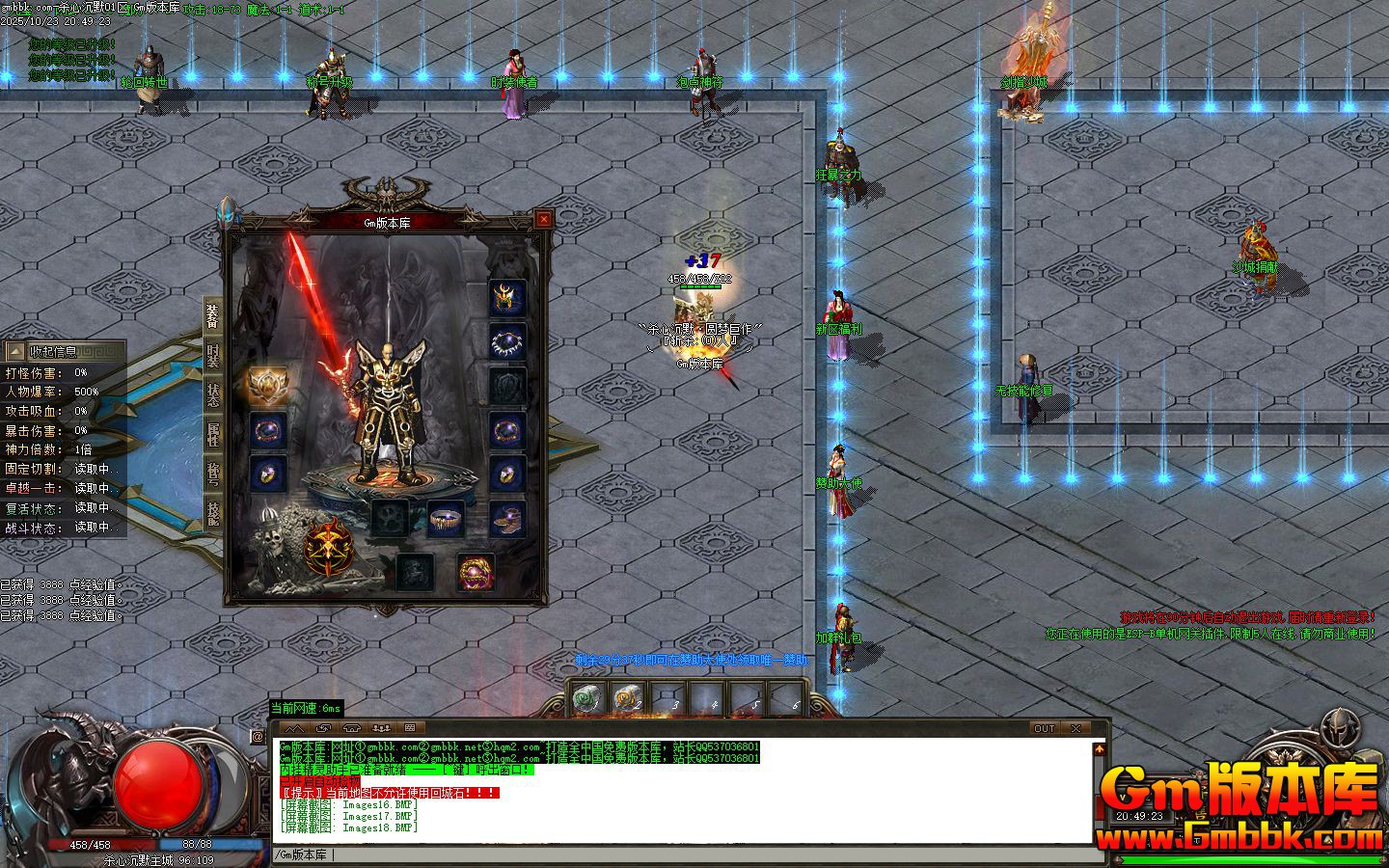This screenshot has height=868, width=1389.
Task: Select the equipped helmet slot
Action: [506, 297]
